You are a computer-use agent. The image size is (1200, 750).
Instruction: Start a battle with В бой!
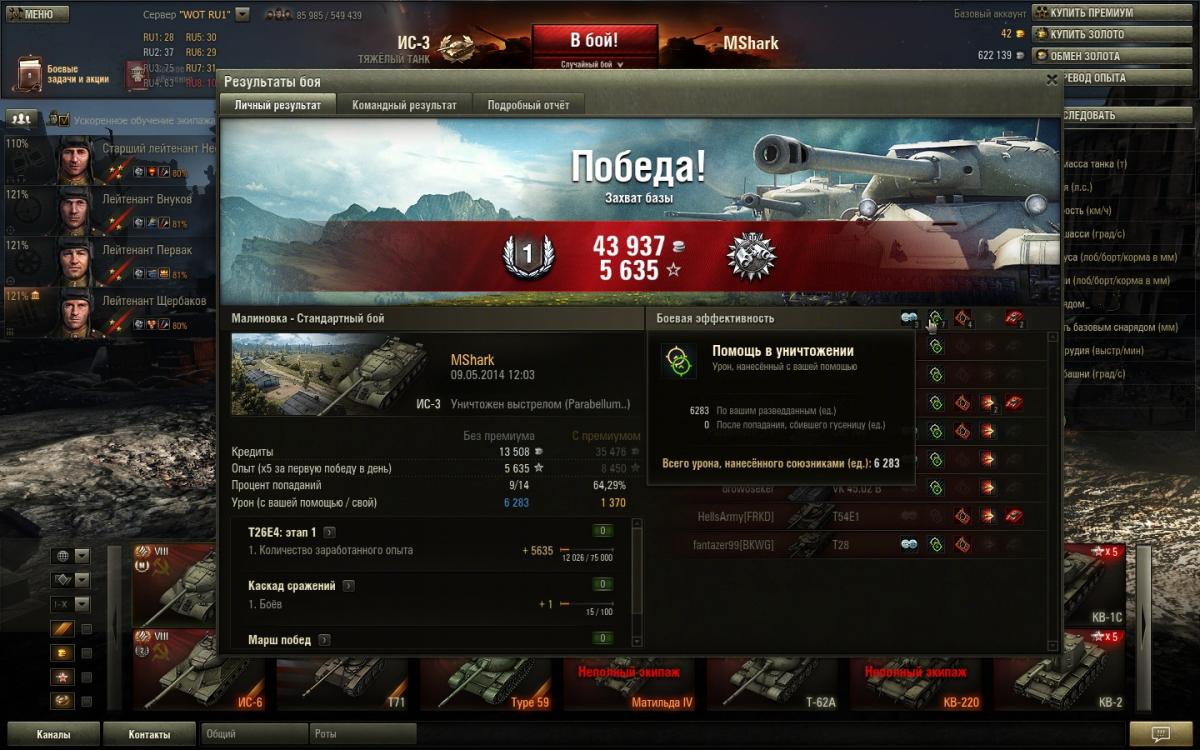[x=594, y=41]
